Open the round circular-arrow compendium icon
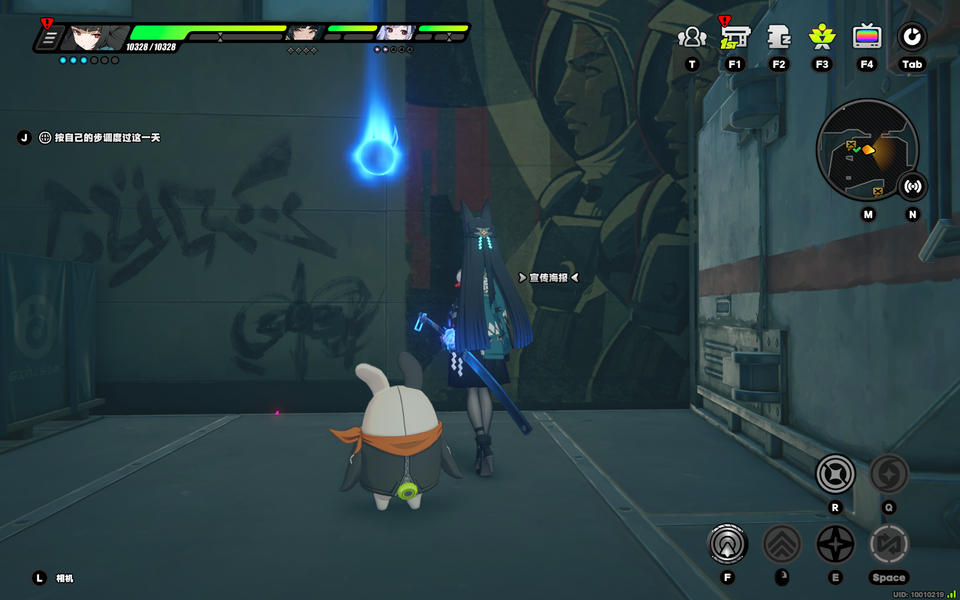The height and width of the screenshot is (600, 960). 911,38
